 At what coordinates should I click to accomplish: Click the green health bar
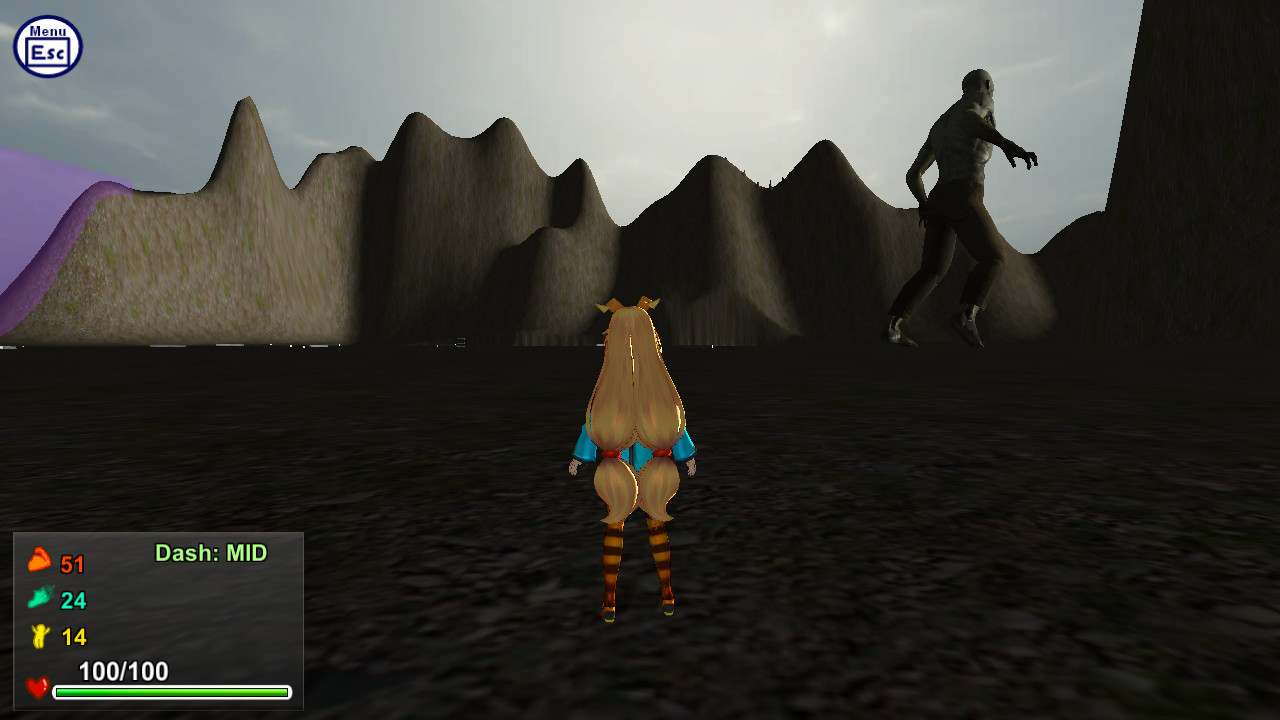(170, 692)
